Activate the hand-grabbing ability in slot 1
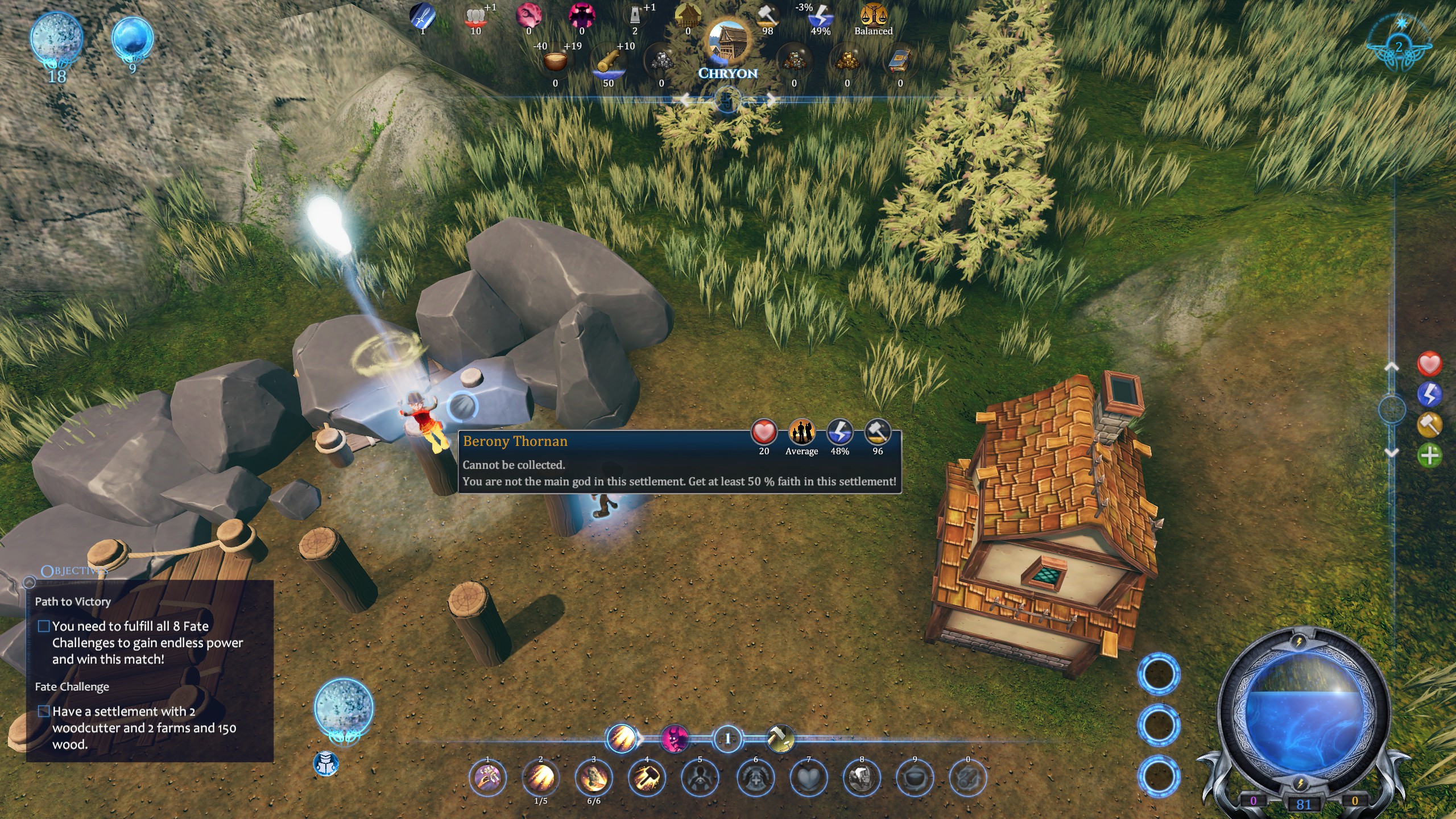This screenshot has height=819, width=1456. (x=487, y=778)
